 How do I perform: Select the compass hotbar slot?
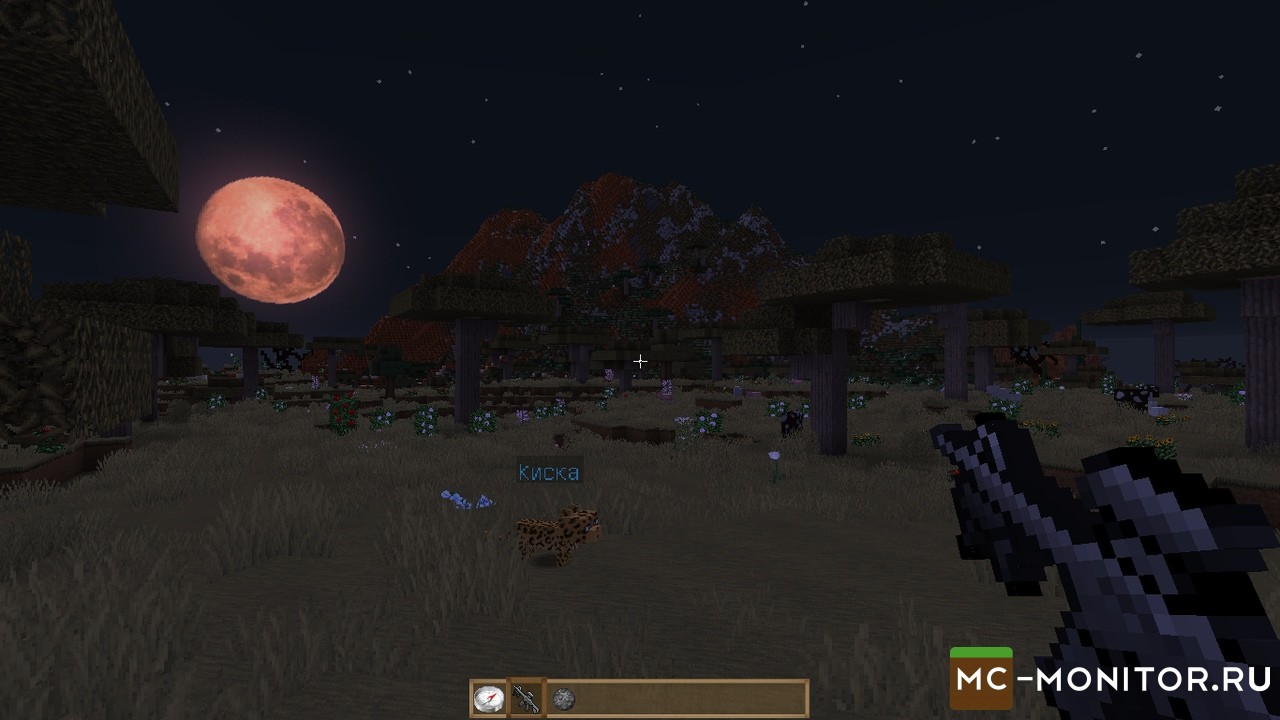[489, 698]
